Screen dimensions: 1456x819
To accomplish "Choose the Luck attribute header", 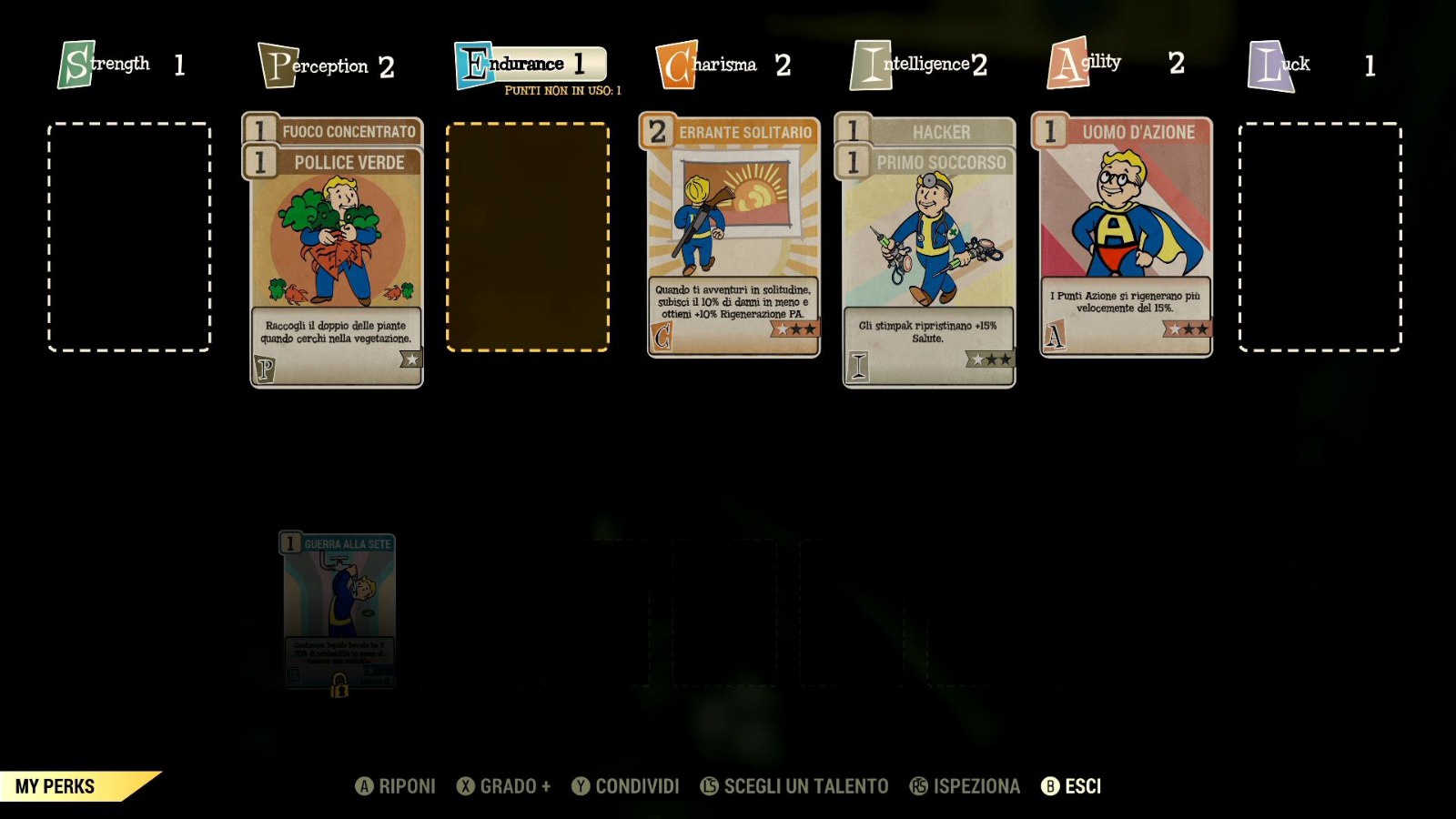I will (1310, 65).
